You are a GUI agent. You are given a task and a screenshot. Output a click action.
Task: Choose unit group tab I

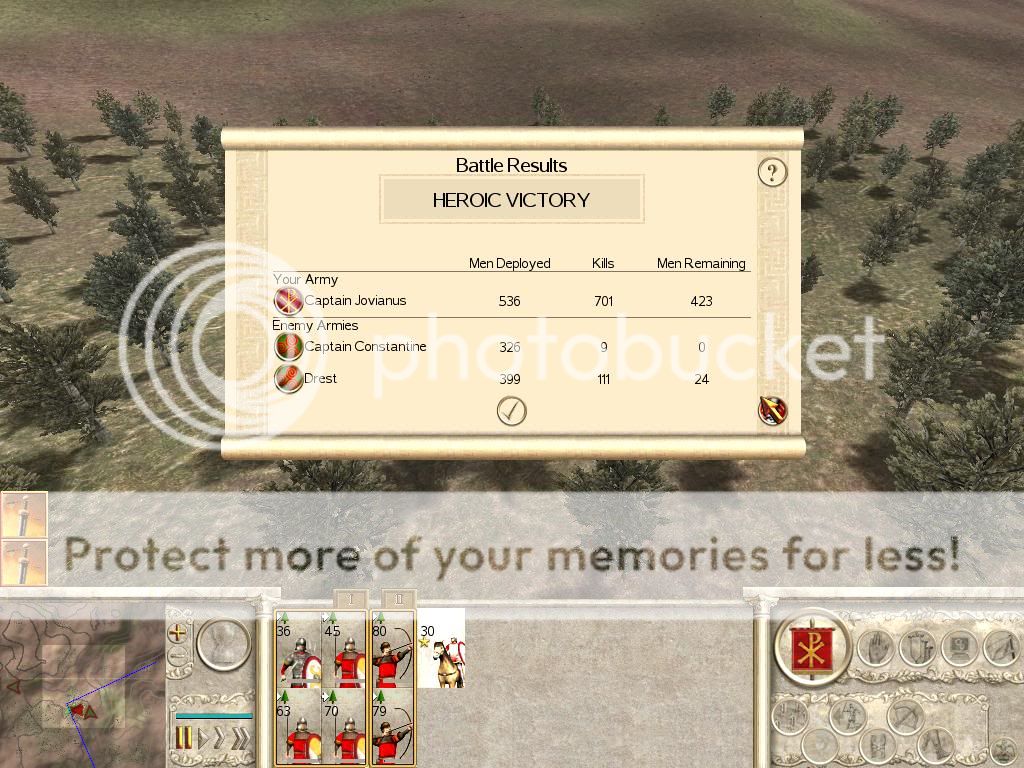(346, 599)
